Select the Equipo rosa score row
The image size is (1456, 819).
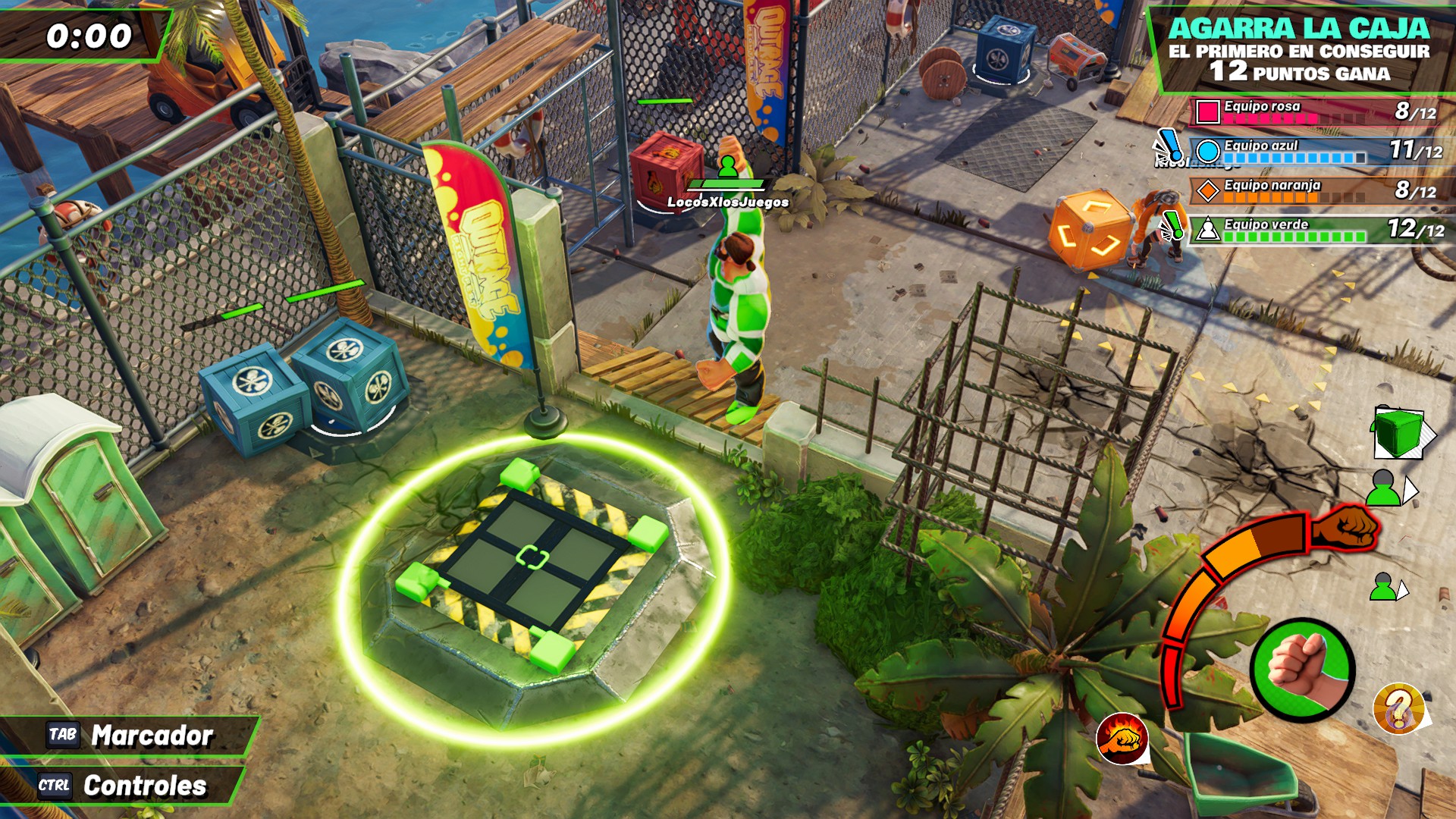pyautogui.click(x=1319, y=111)
